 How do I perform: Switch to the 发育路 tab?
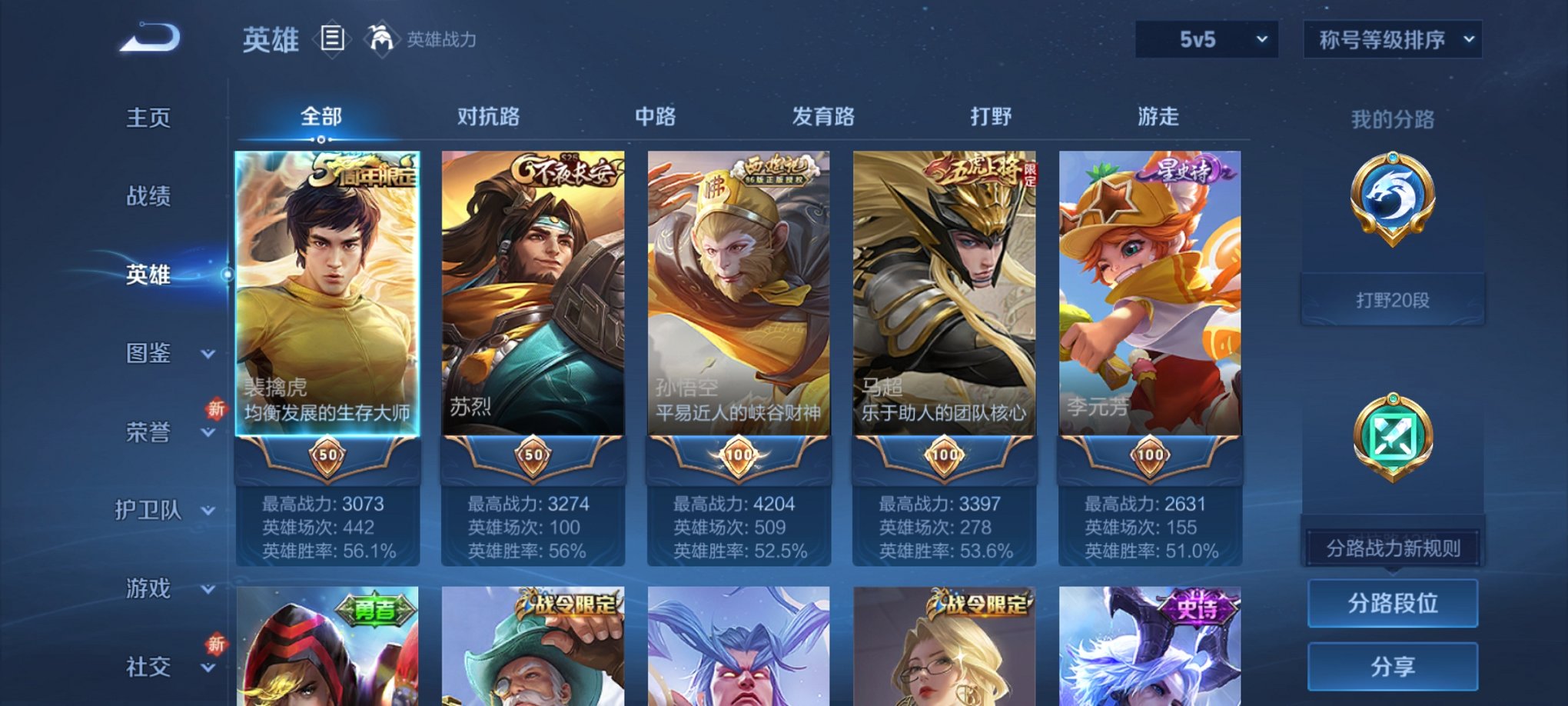[x=826, y=117]
